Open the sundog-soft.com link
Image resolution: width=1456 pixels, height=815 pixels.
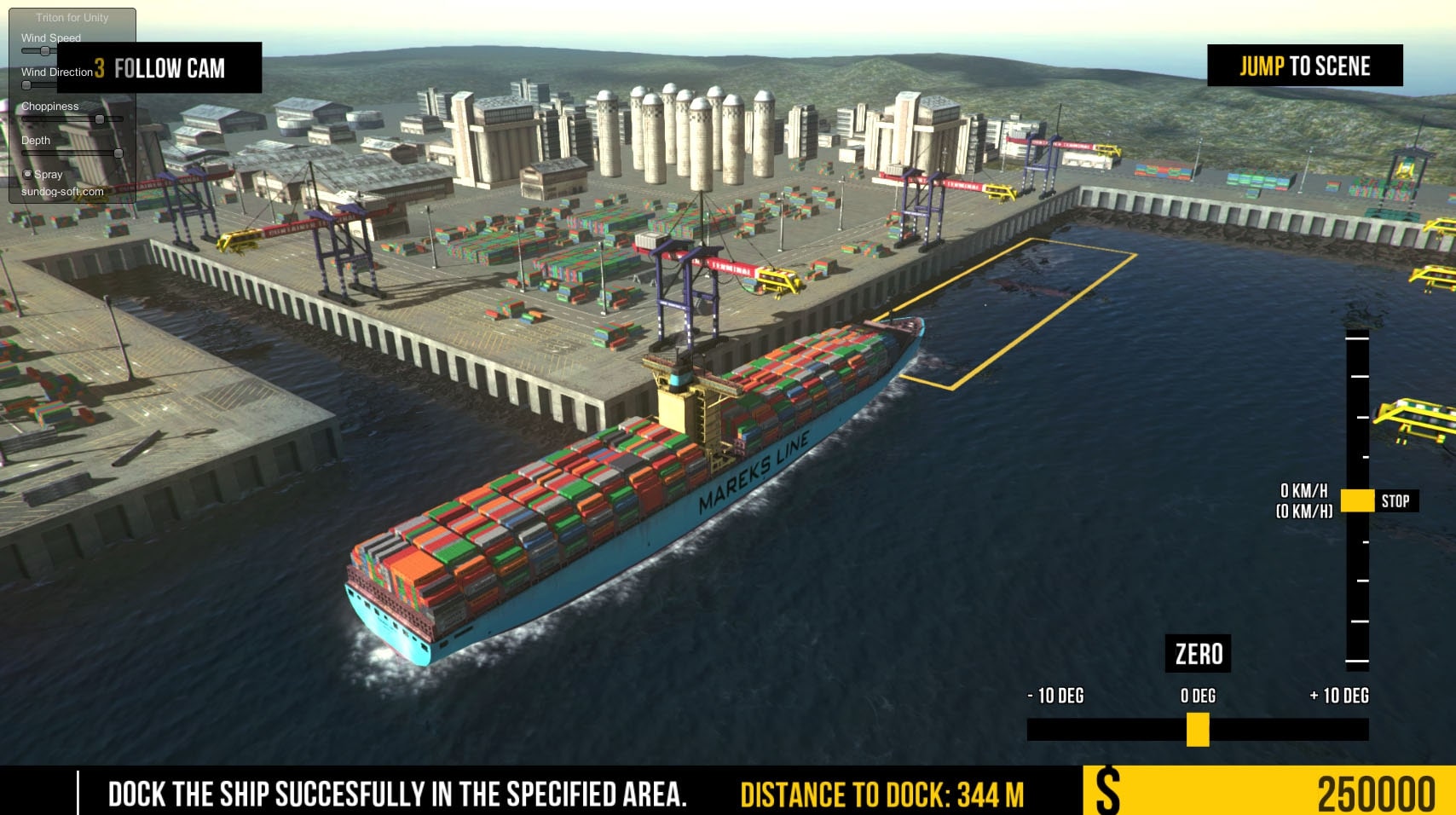(62, 191)
